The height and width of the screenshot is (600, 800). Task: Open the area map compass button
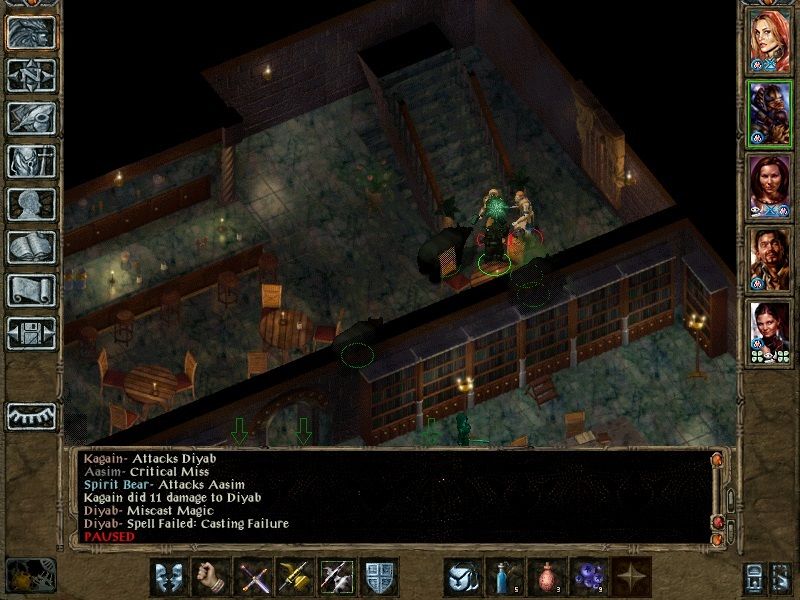pyautogui.click(x=31, y=75)
